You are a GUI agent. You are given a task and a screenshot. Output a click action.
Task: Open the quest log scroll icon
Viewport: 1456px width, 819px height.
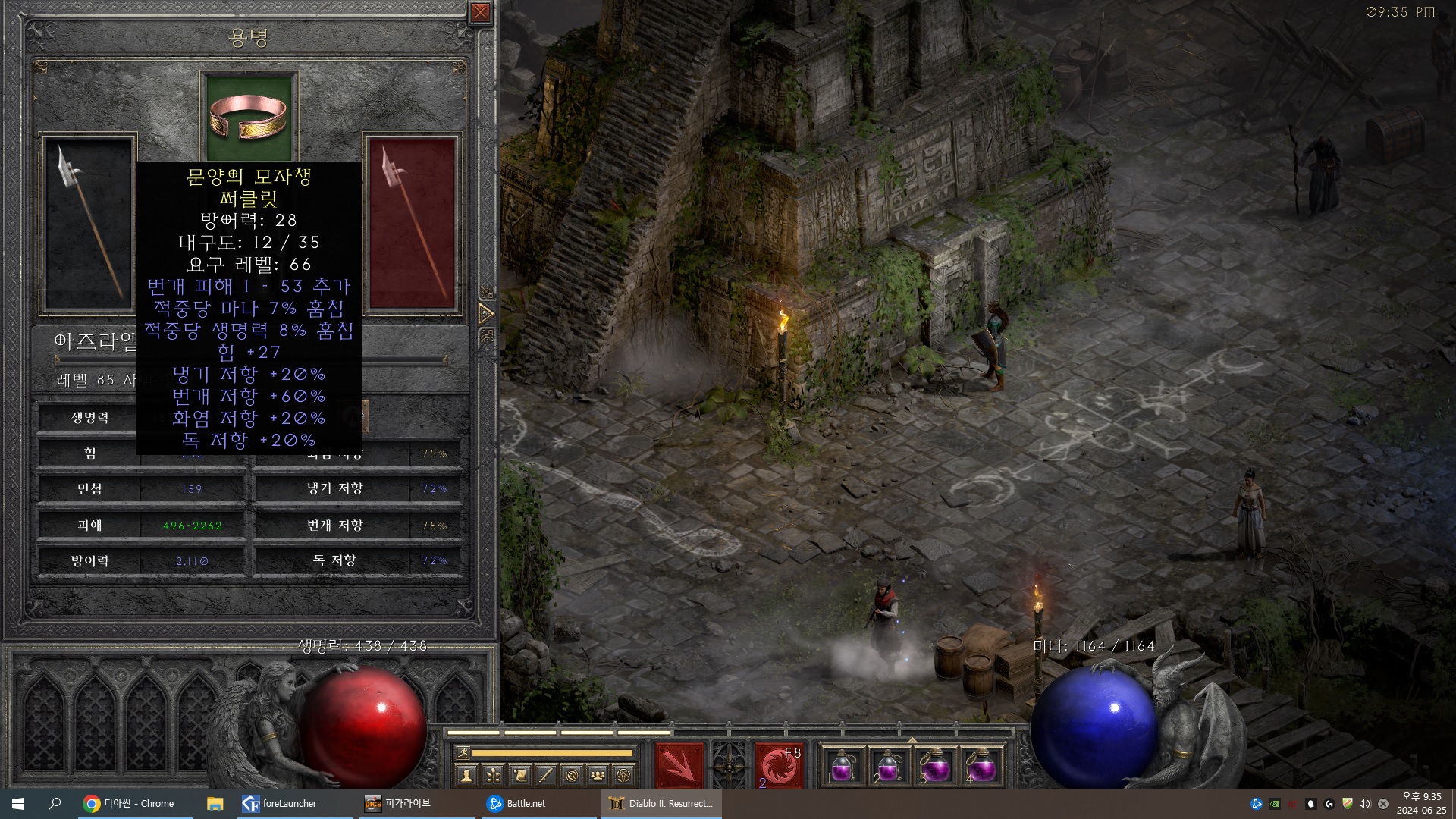pos(519,775)
